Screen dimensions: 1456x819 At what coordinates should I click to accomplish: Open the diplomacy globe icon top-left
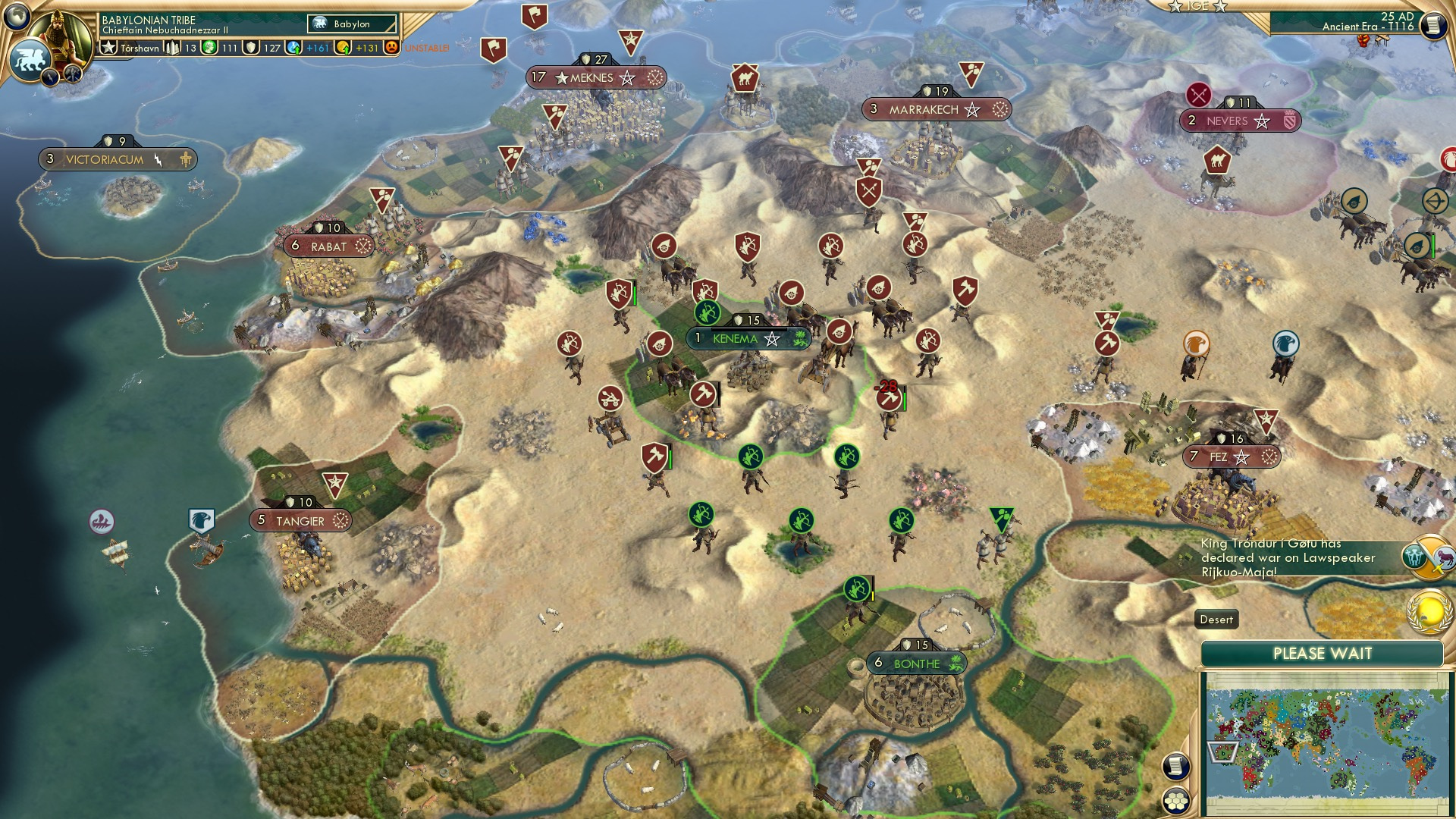coord(17,17)
